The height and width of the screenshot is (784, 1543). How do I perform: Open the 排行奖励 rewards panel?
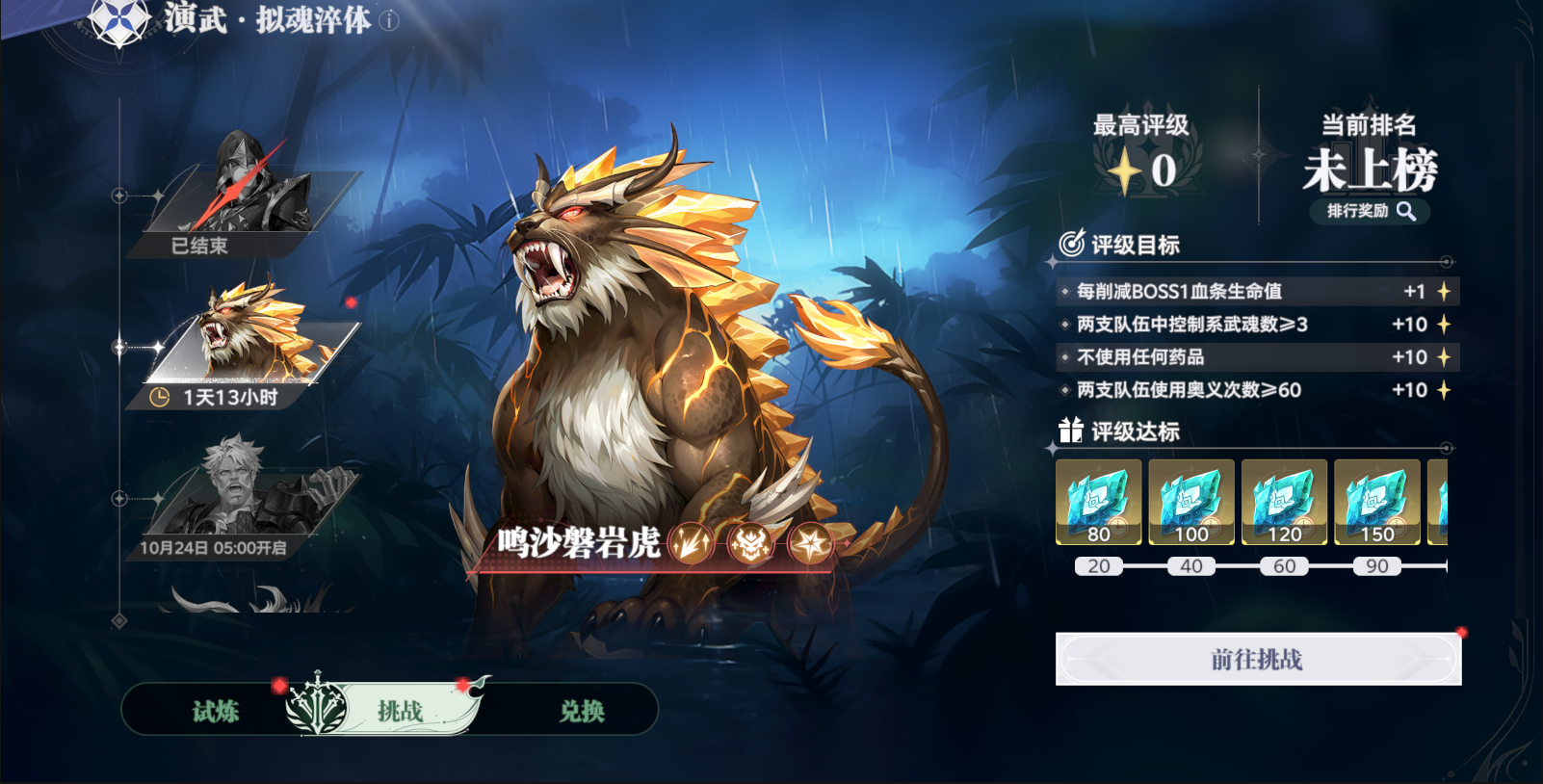click(1366, 213)
